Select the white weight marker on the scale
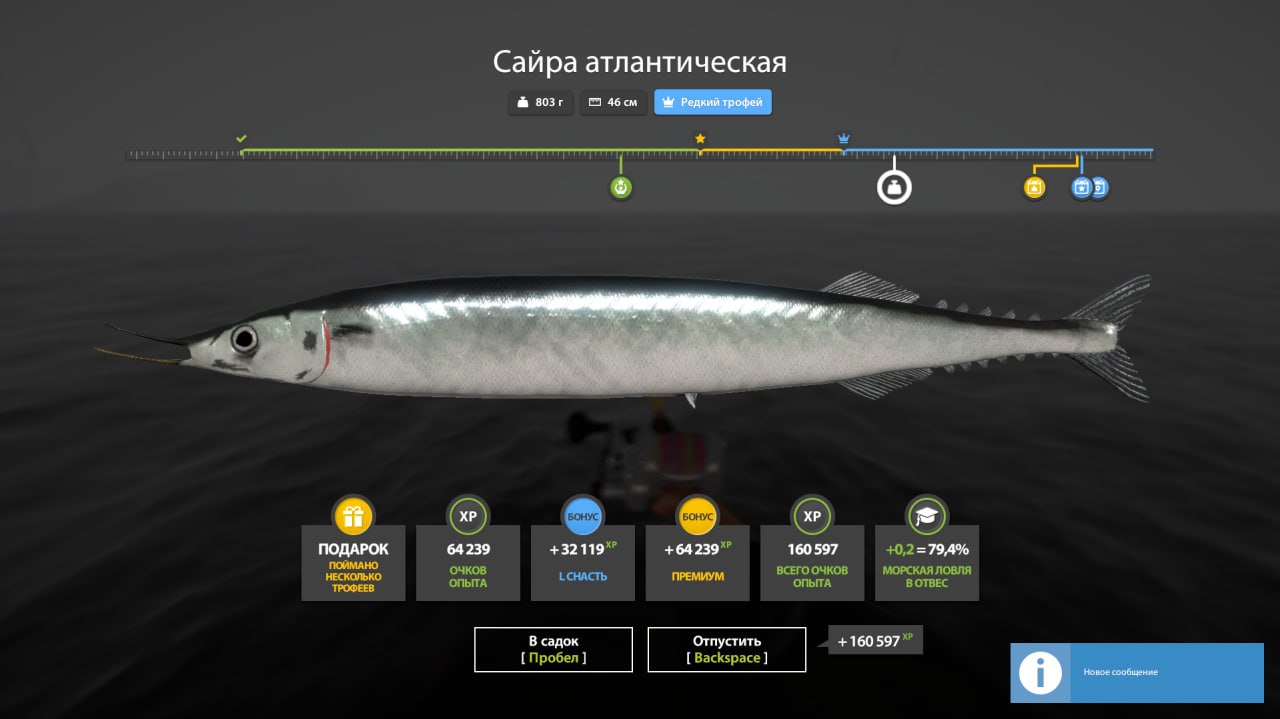Screen dimensions: 1280x719 tap(894, 187)
